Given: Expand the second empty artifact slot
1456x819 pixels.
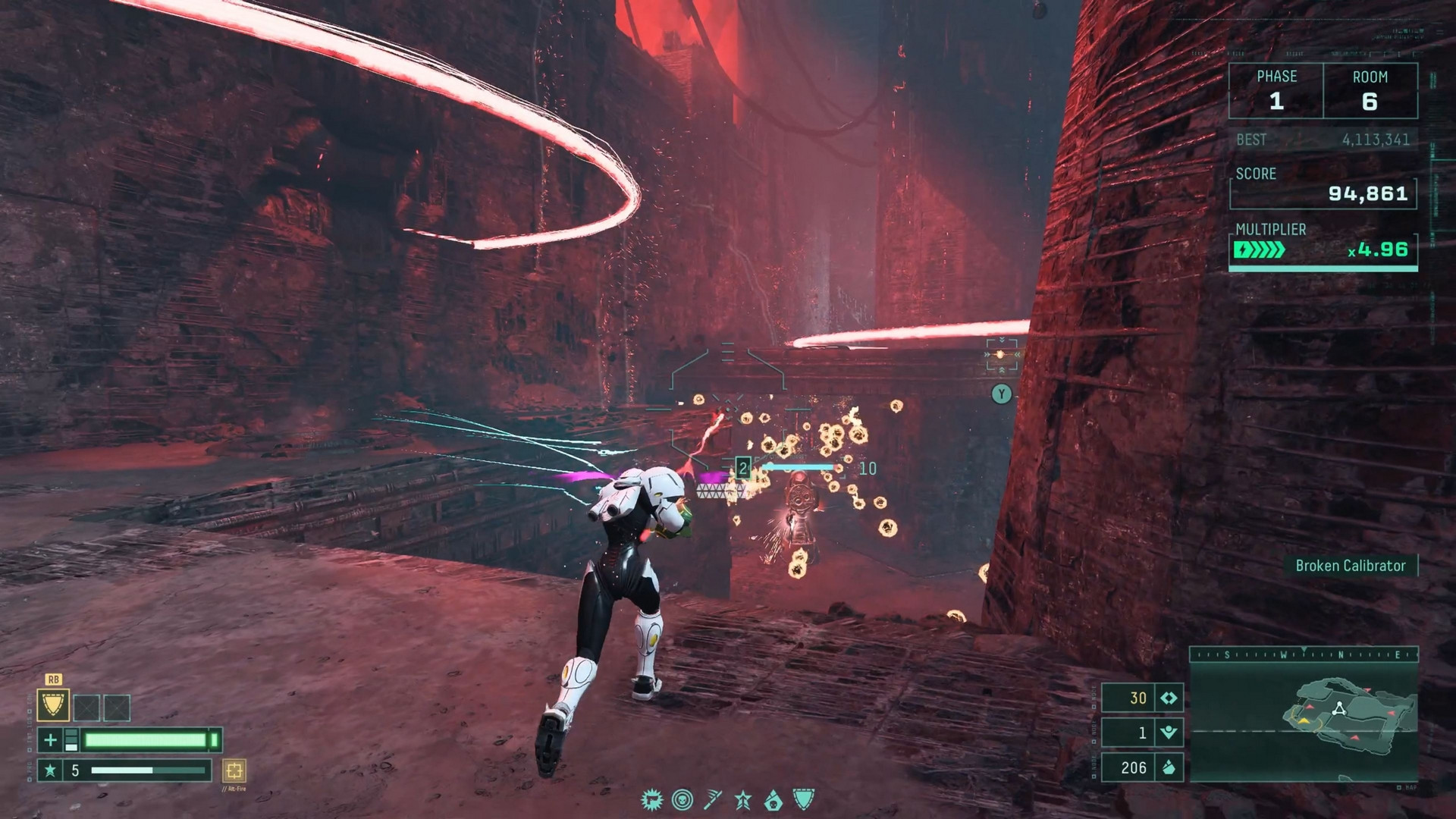Looking at the screenshot, I should click(x=117, y=708).
